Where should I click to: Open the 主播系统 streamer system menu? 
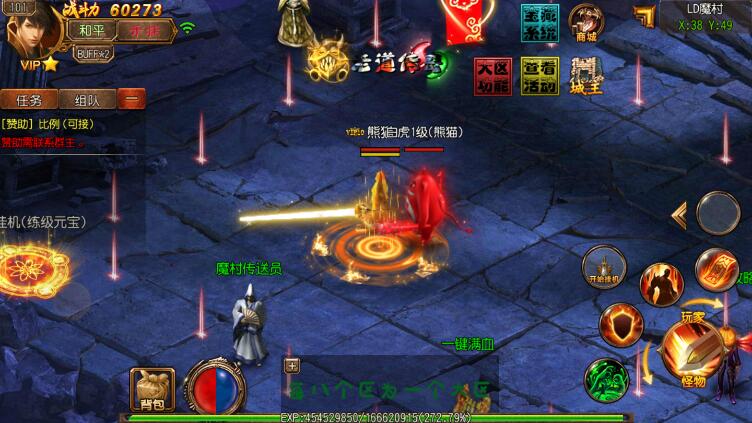[x=538, y=23]
